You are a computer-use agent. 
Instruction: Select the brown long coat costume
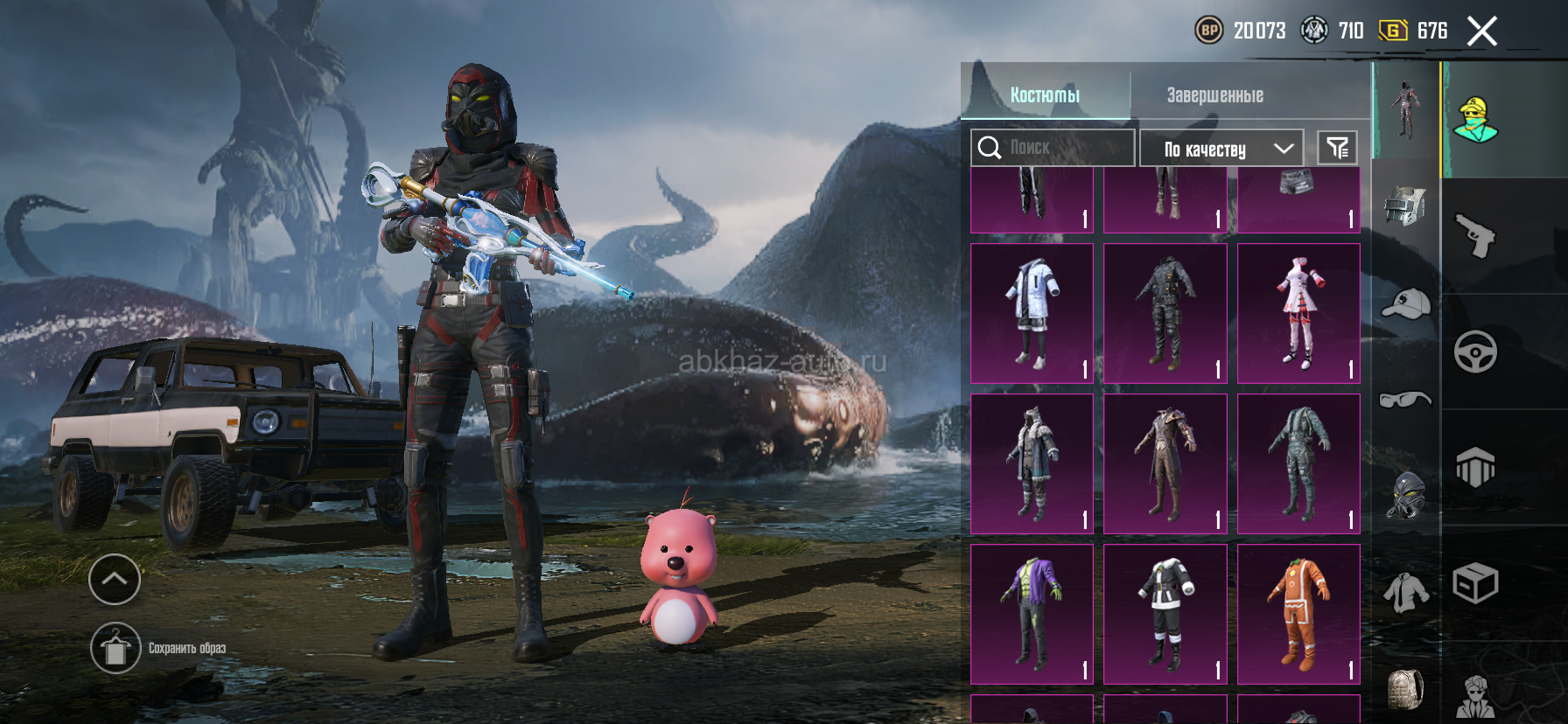click(x=1165, y=463)
